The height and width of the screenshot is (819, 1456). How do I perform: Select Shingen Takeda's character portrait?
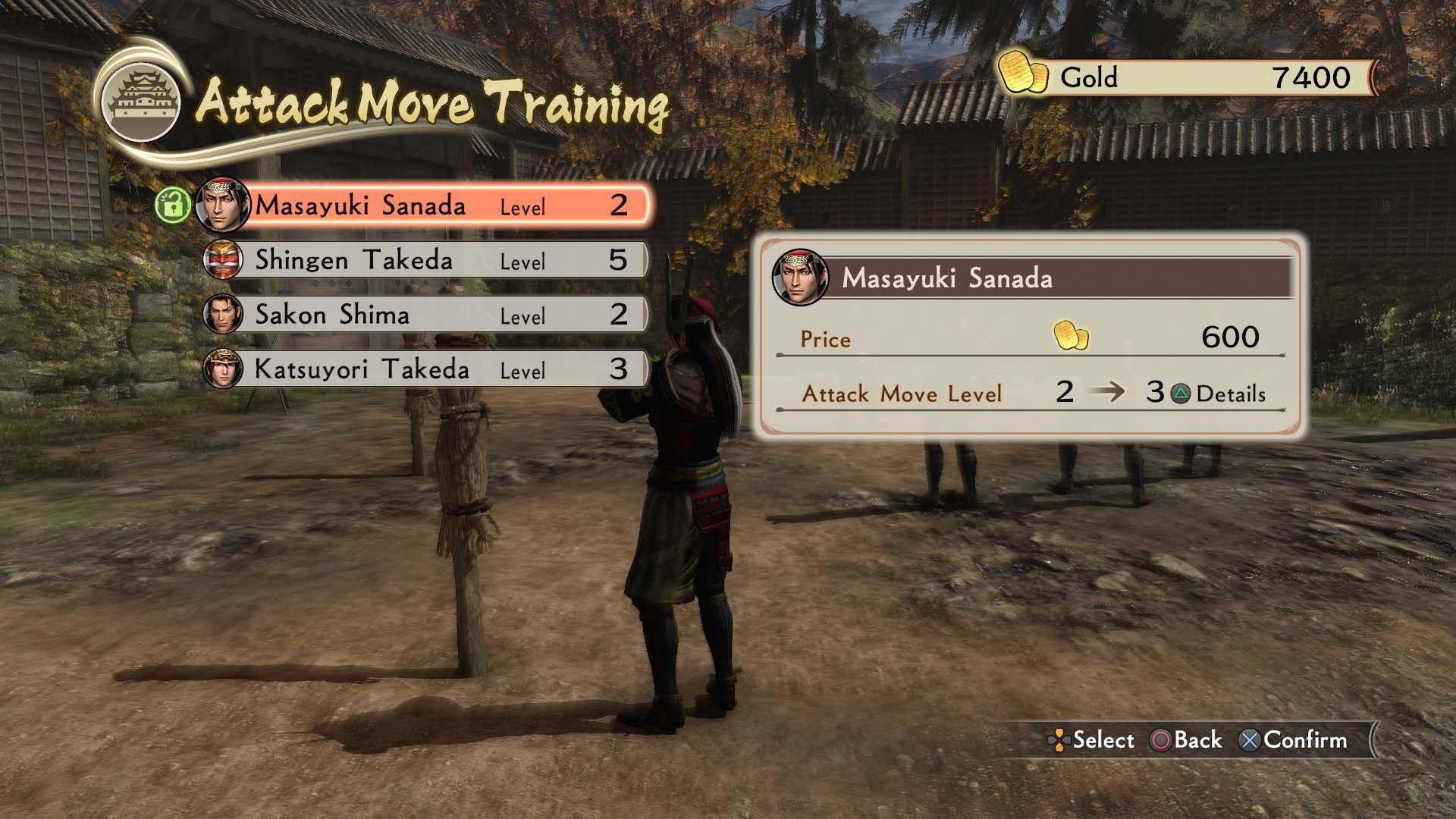click(223, 260)
